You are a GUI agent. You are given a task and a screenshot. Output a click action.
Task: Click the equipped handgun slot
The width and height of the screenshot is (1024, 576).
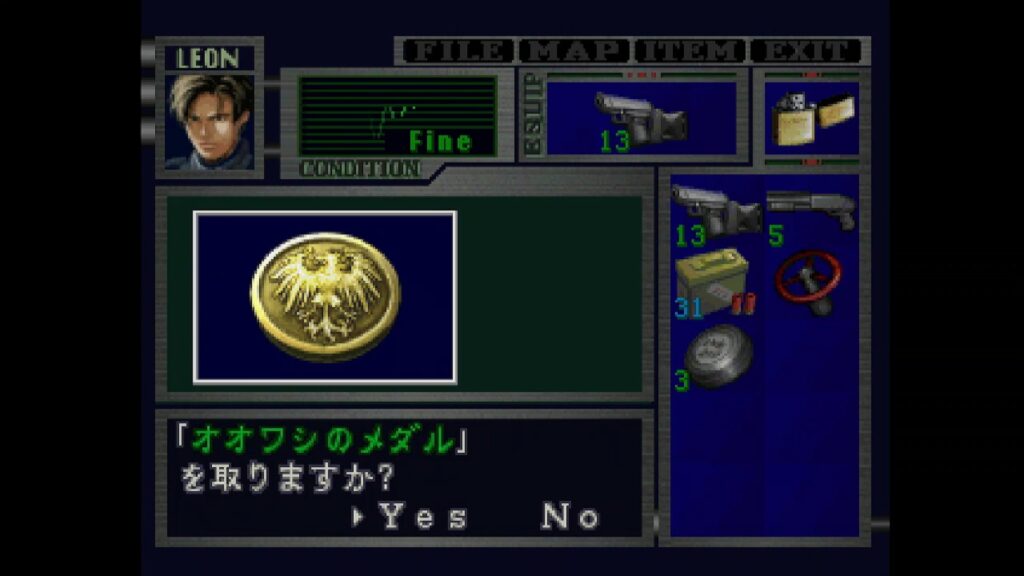pos(641,120)
